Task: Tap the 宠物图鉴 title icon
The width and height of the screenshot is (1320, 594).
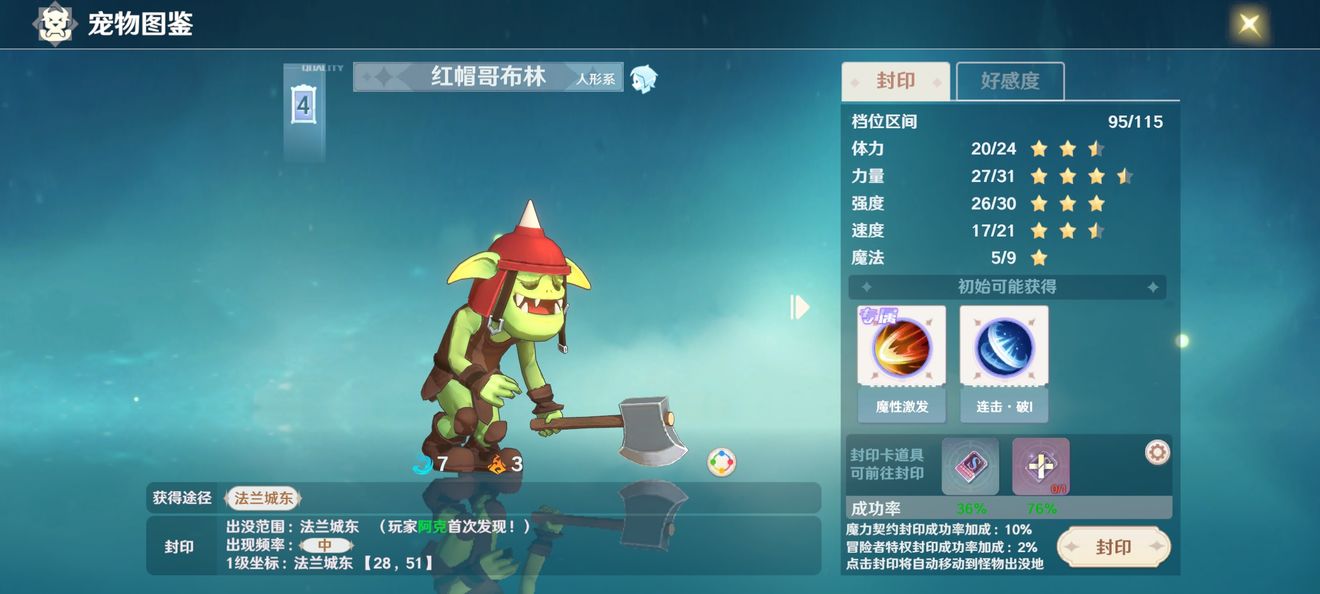Action: [56, 24]
